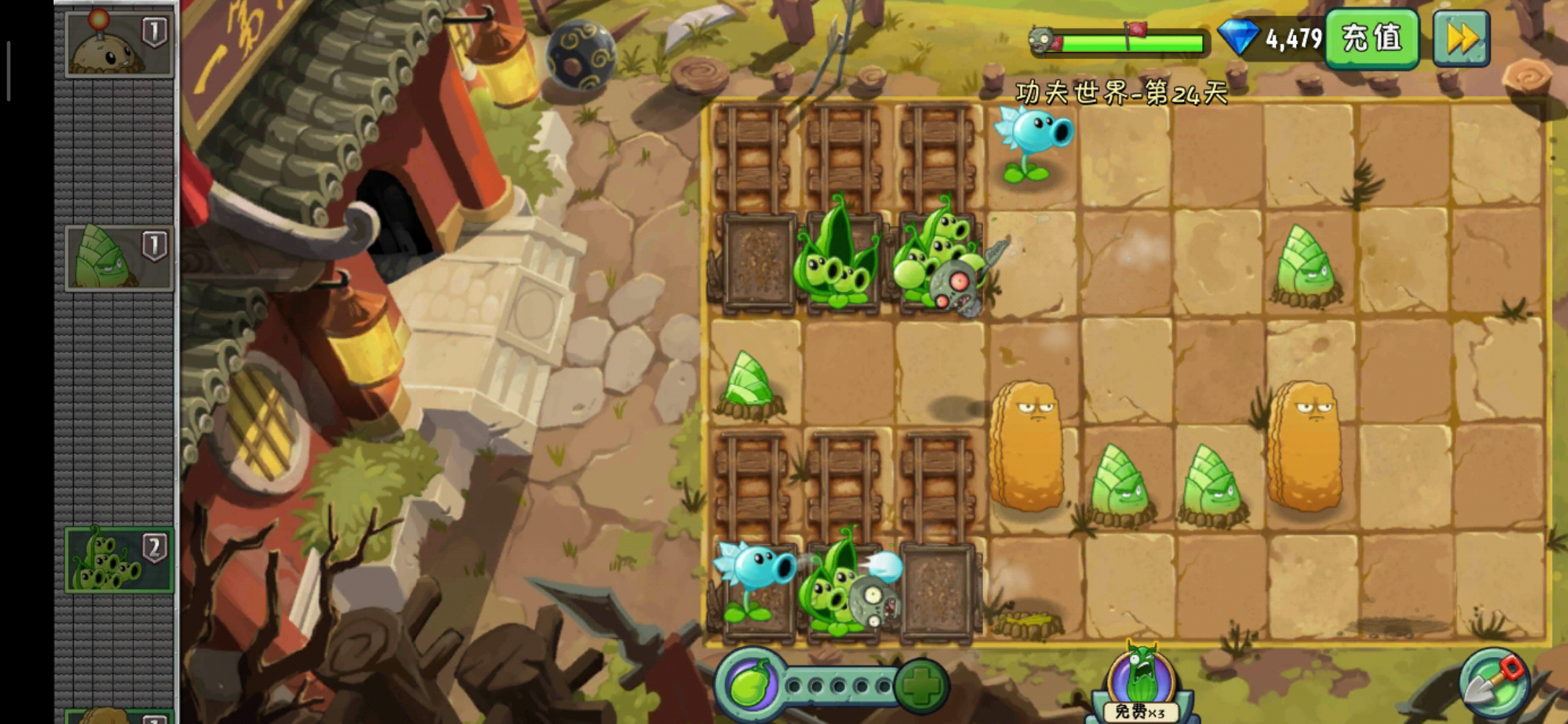Viewport: 1568px width, 724px height.
Task: Buy more plant food with the plus button
Action: coord(921,685)
